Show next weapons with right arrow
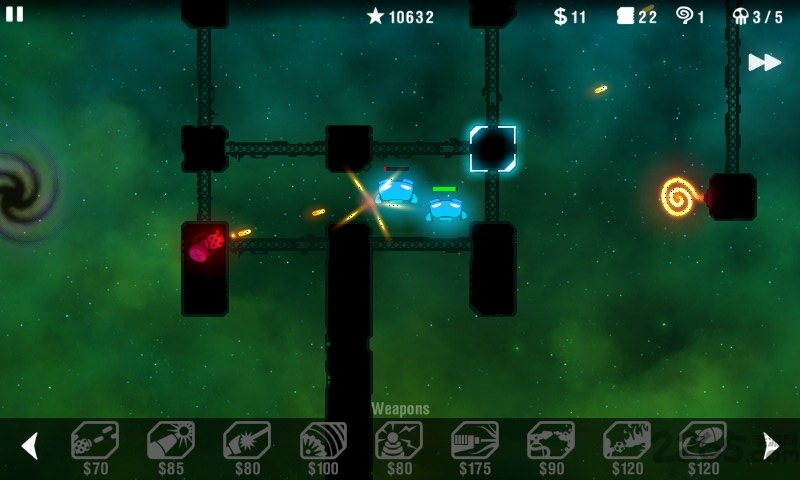This screenshot has width=800, height=480. (x=771, y=445)
